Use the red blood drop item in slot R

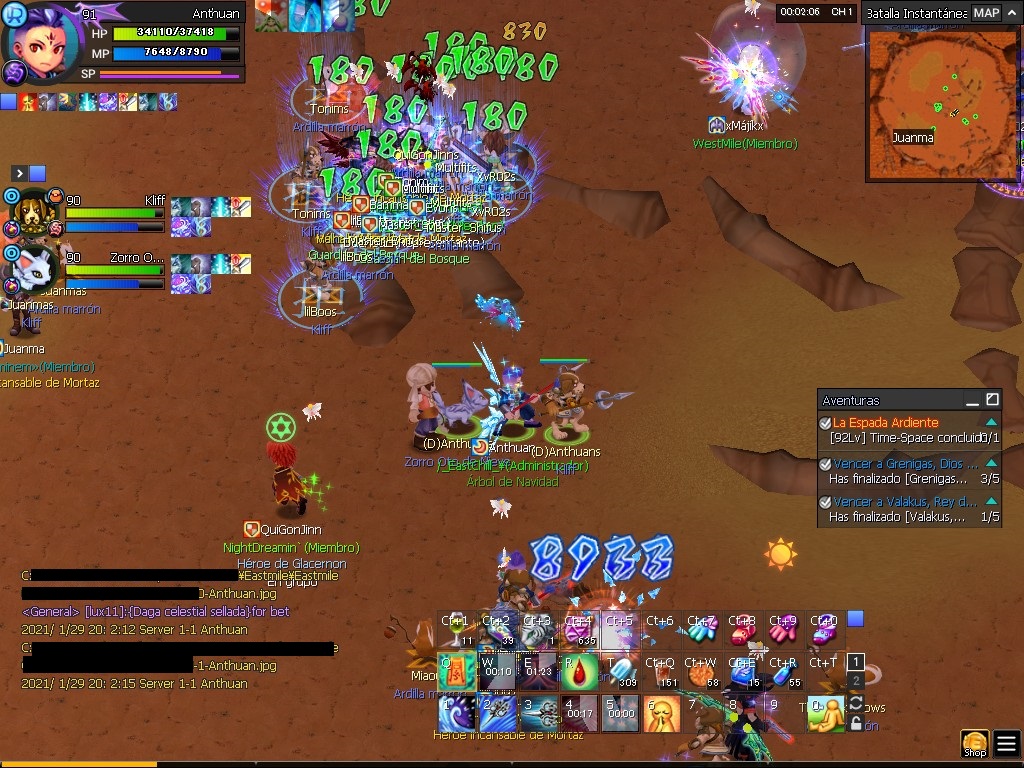[x=580, y=672]
